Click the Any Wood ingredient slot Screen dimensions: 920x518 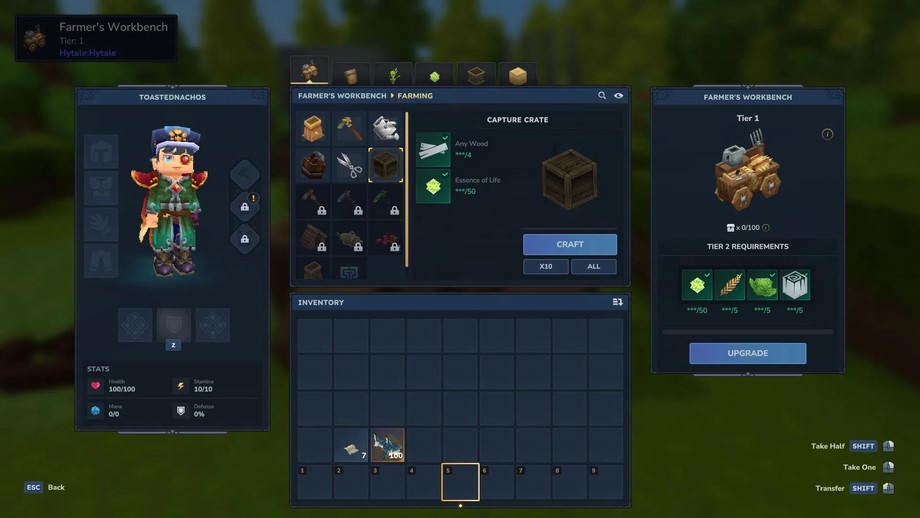433,150
